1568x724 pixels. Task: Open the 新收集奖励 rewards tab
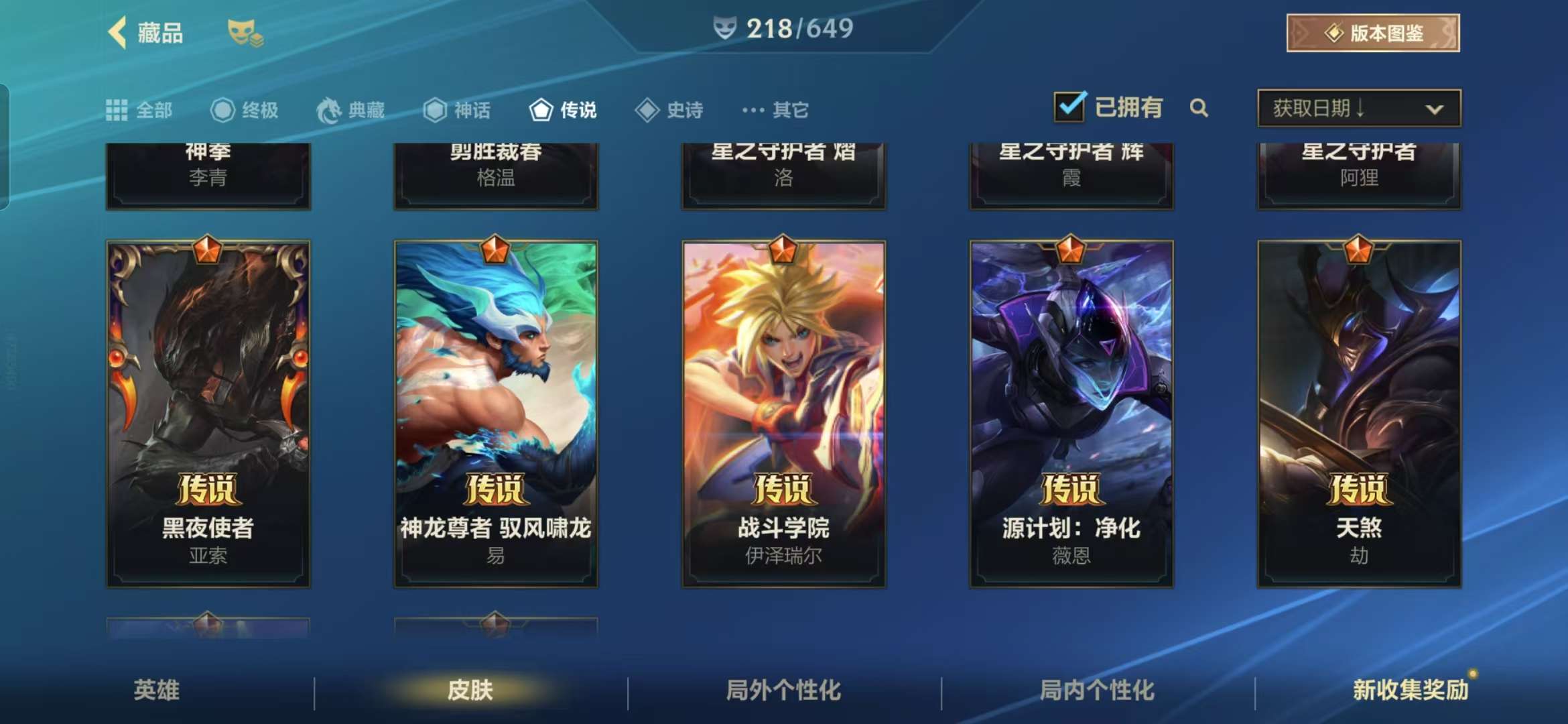pos(1410,690)
